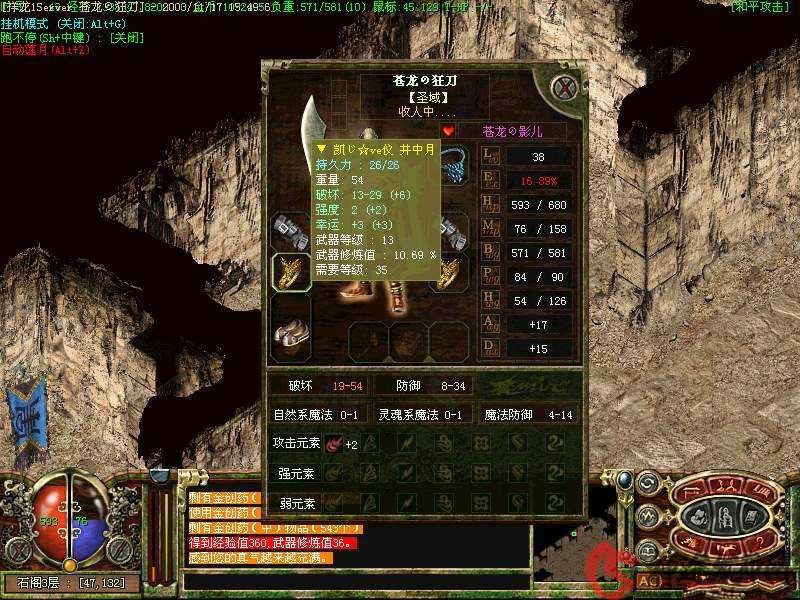This screenshot has width=800, height=600.
Task: Click the red fire attack element icon
Action: [x=333, y=443]
